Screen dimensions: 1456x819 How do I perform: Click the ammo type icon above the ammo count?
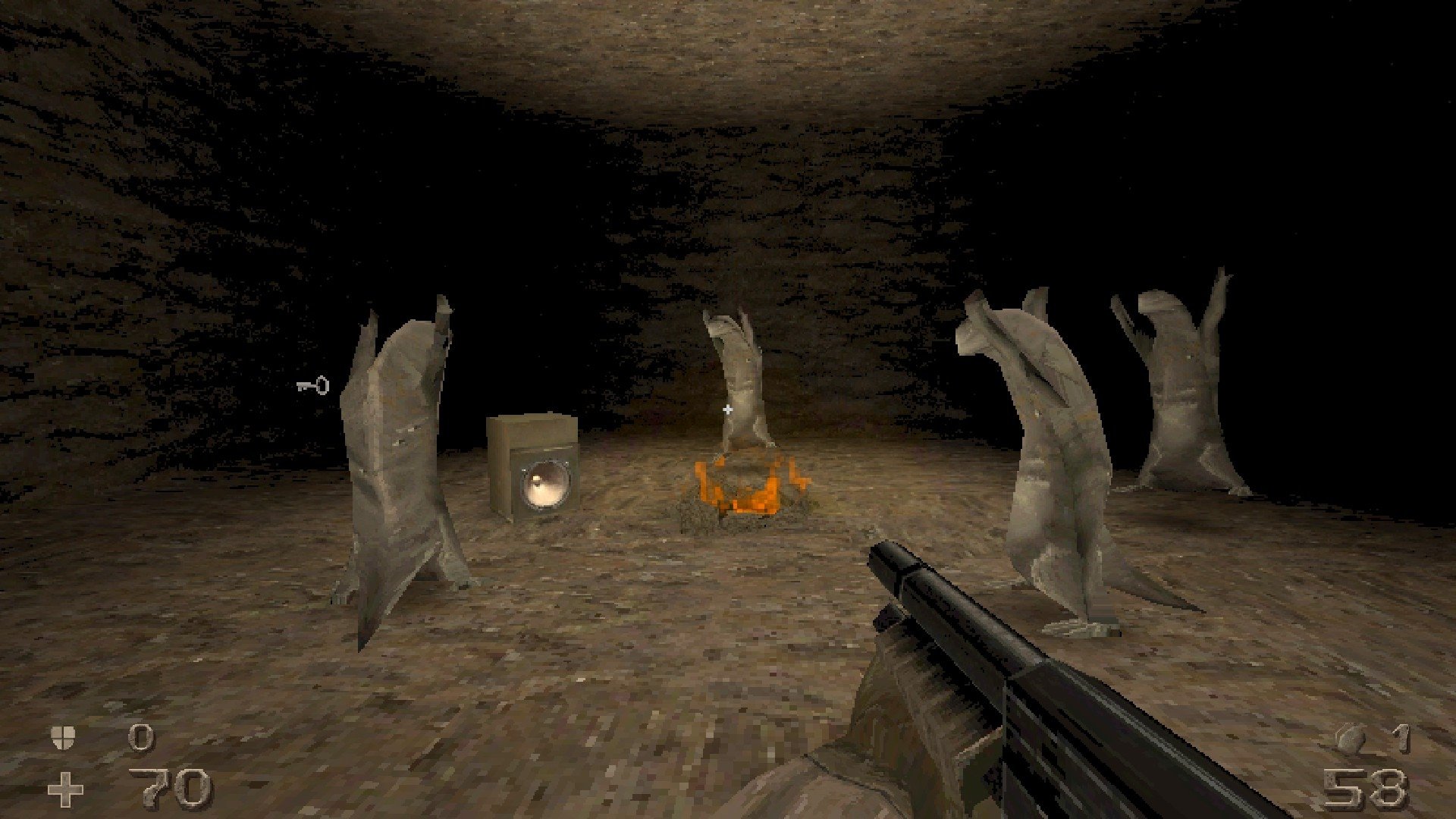tap(1349, 739)
